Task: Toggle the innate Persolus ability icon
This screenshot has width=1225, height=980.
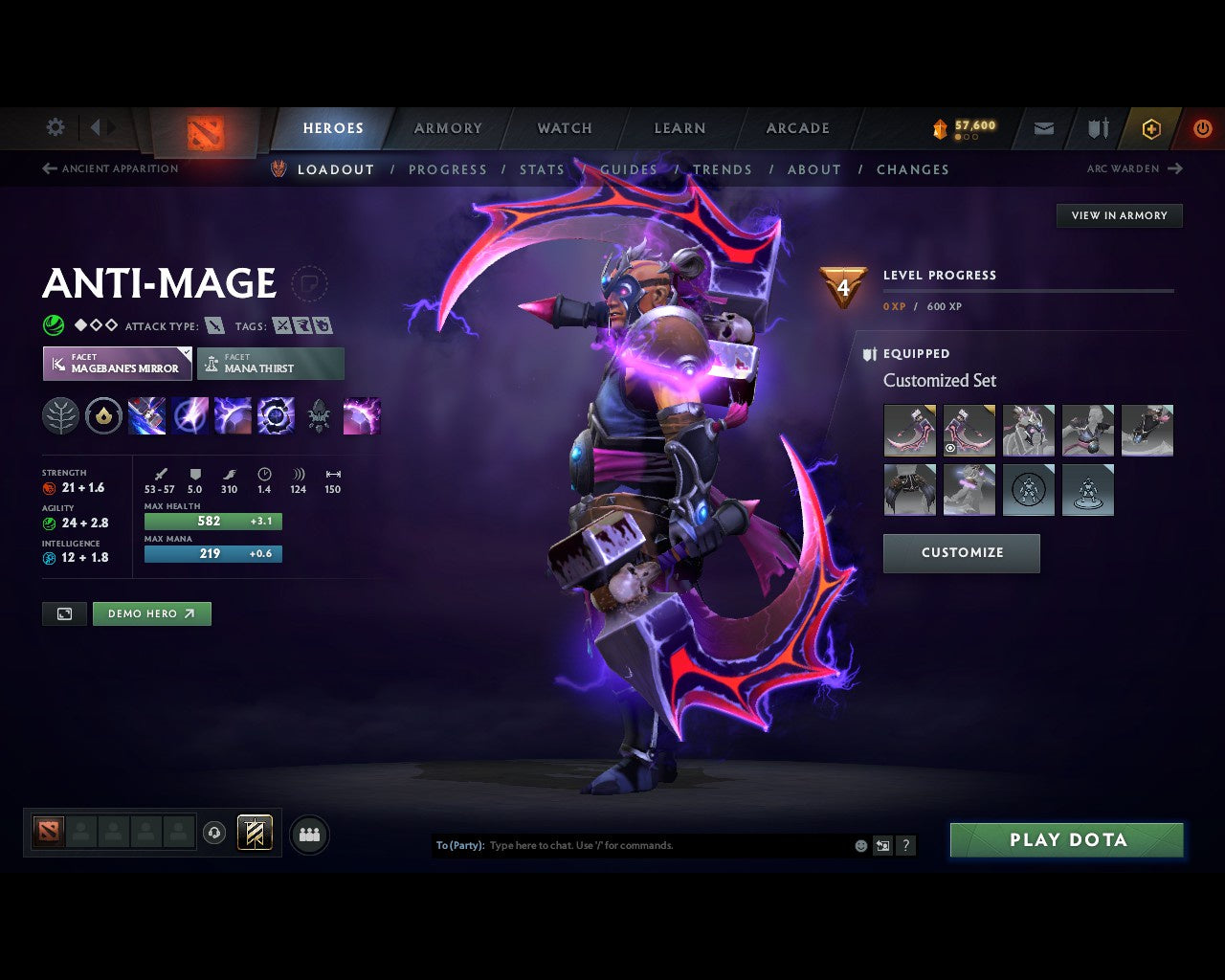Action: 104,415
